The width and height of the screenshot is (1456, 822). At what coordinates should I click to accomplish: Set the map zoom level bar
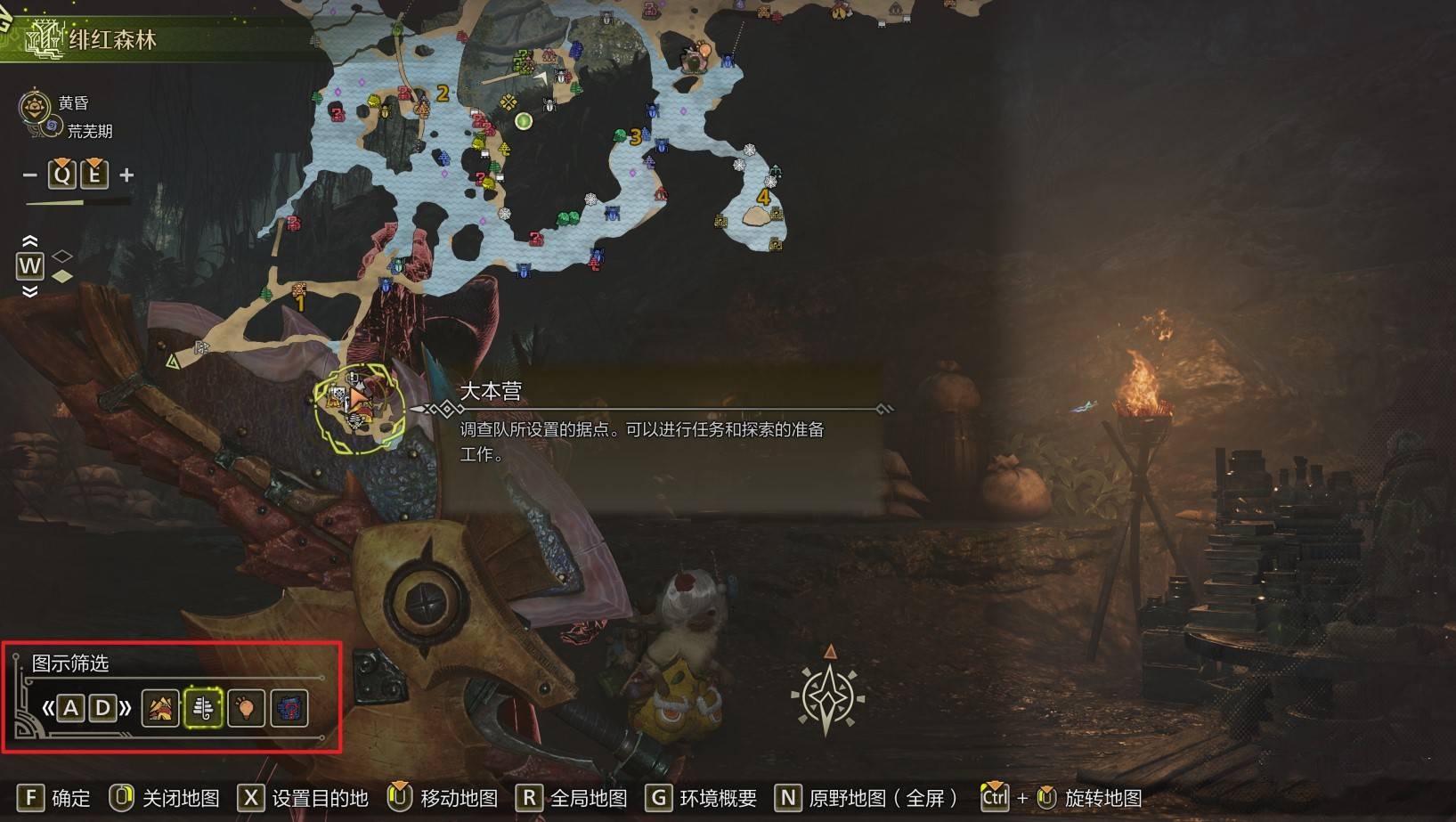tap(78, 203)
